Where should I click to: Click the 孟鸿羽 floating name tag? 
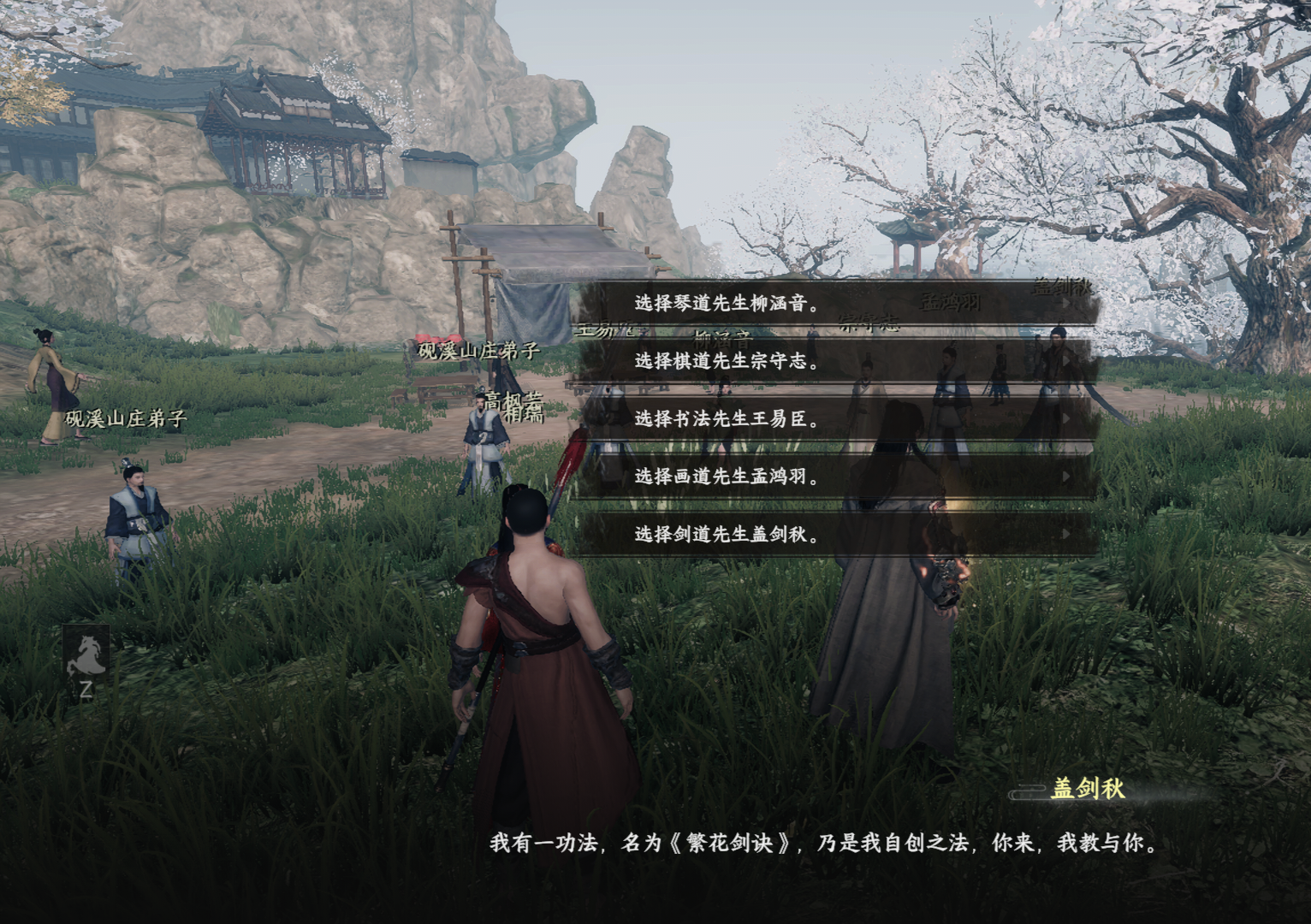pos(952,299)
